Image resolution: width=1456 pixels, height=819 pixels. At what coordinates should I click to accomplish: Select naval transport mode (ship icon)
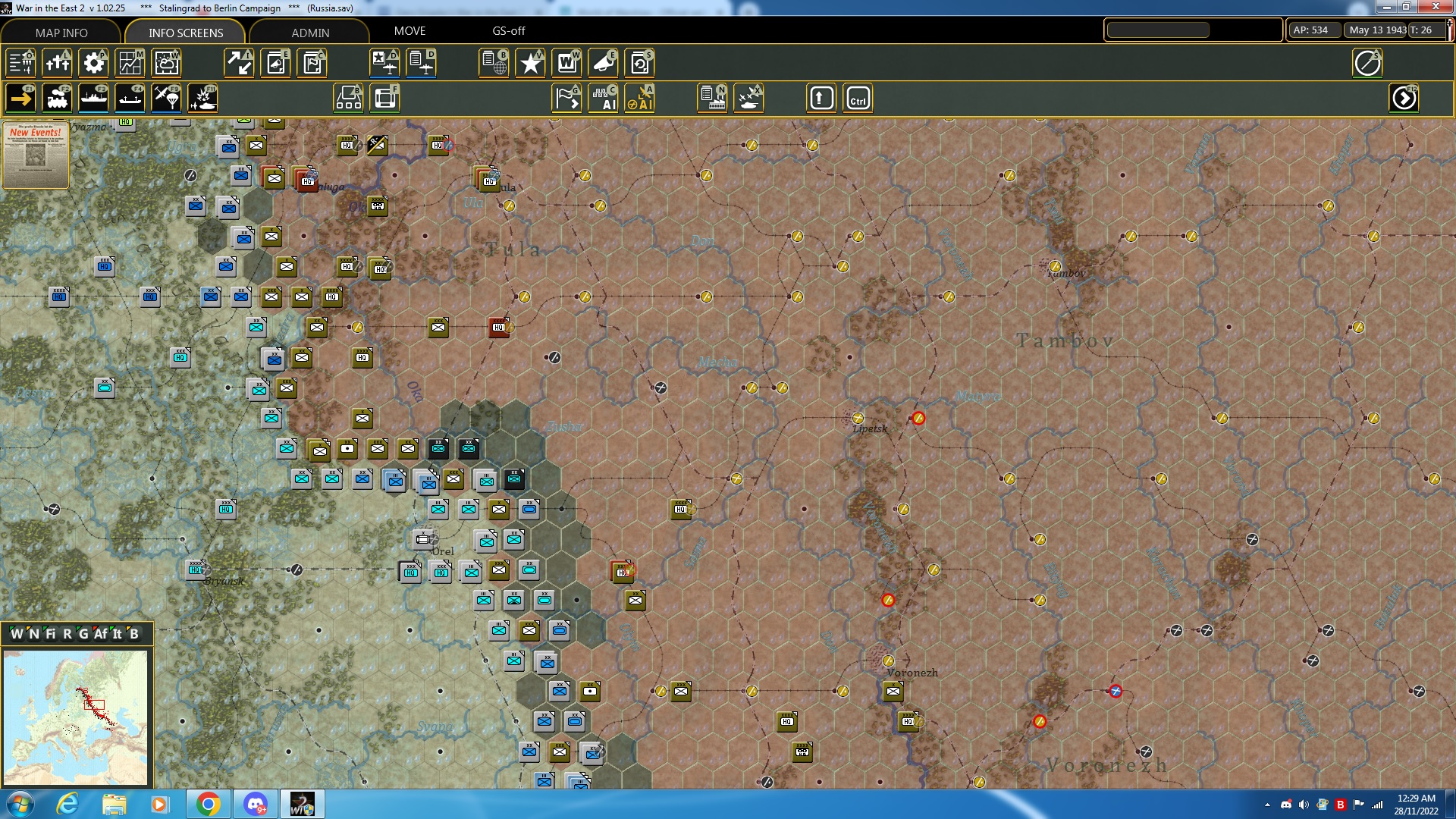(93, 98)
